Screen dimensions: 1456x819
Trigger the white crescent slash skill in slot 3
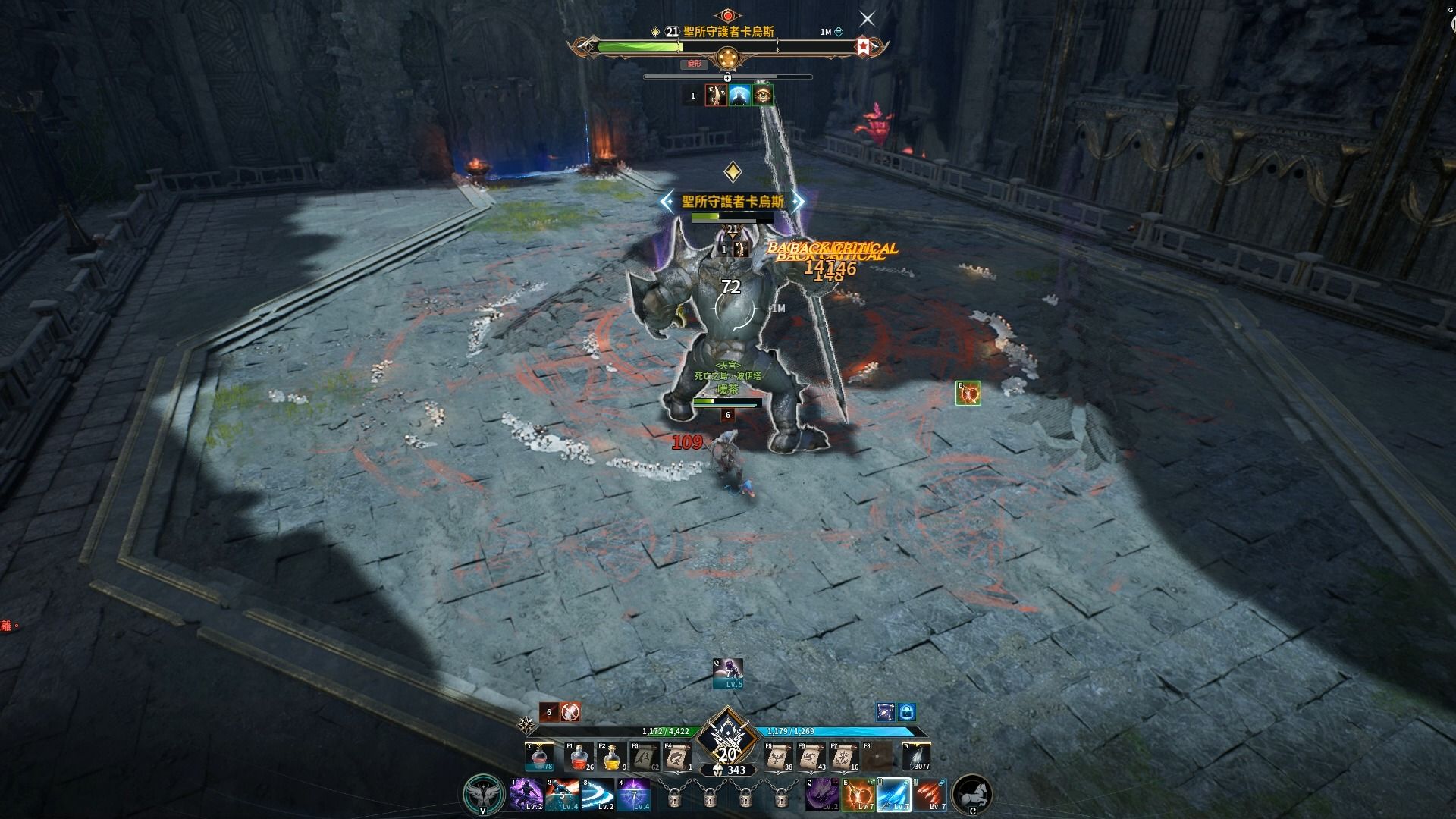click(x=598, y=795)
